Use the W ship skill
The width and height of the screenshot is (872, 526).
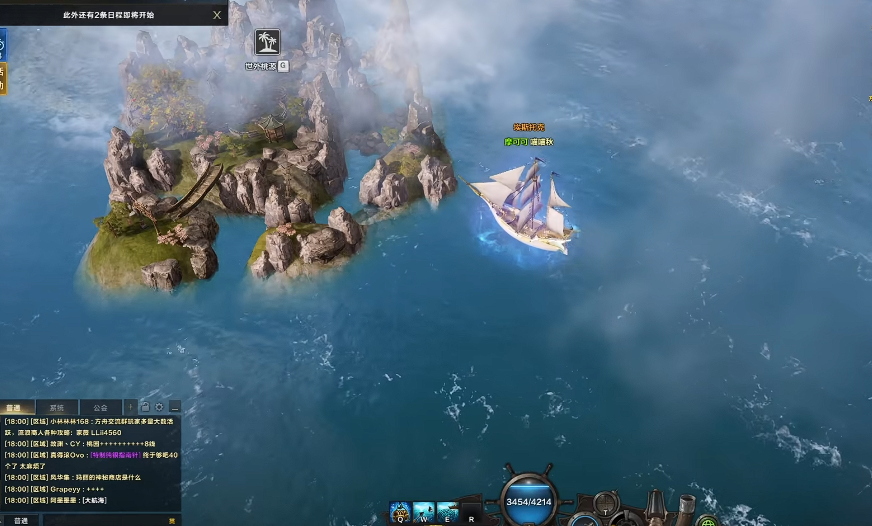(x=423, y=513)
